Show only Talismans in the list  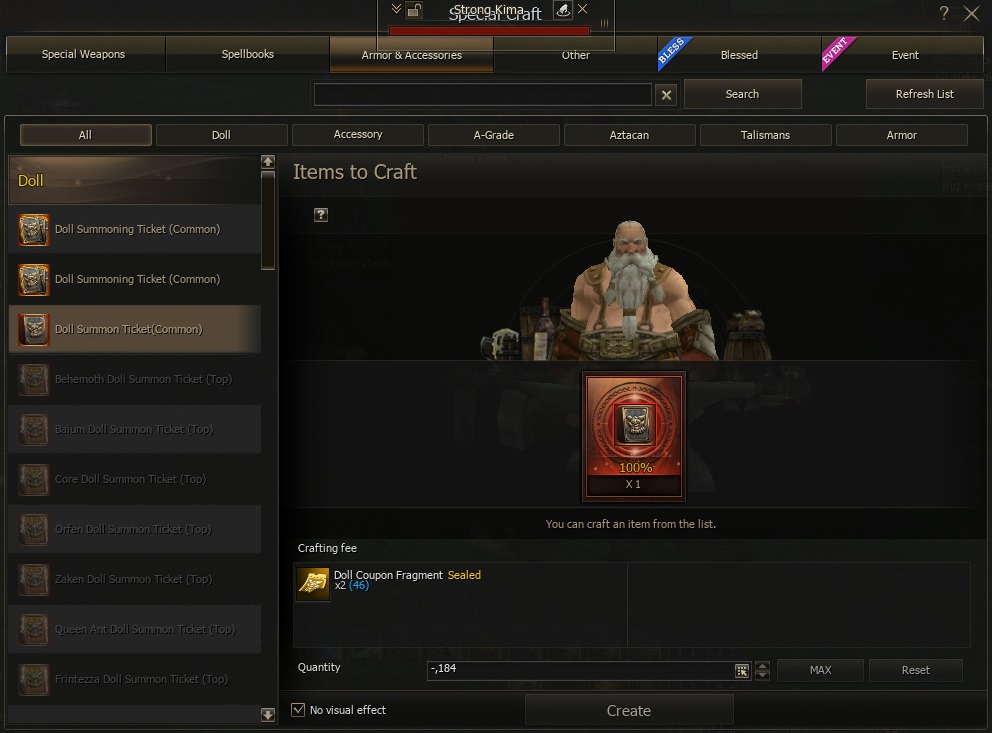coord(766,135)
